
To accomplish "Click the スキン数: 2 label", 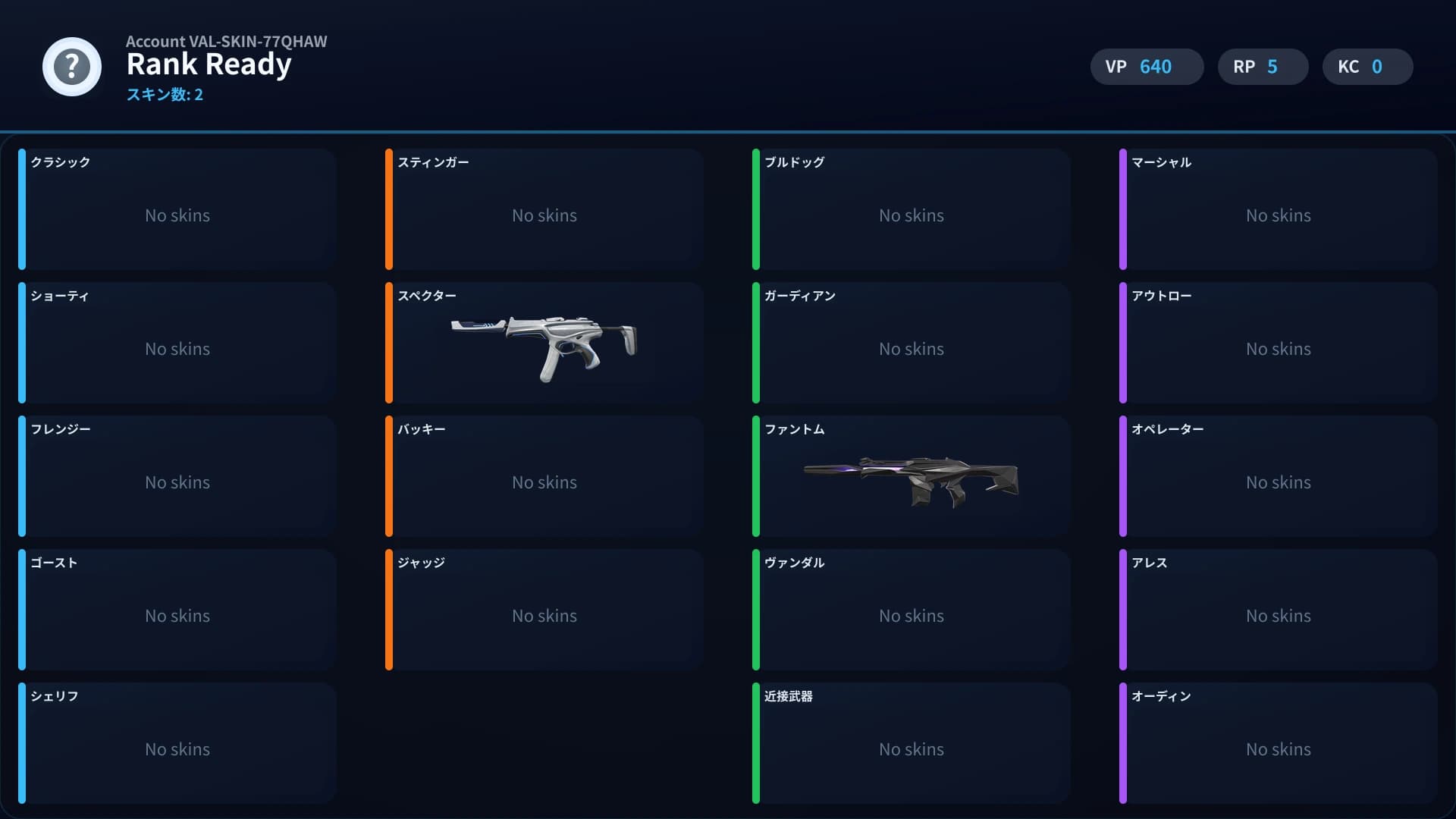I will pyautogui.click(x=165, y=96).
